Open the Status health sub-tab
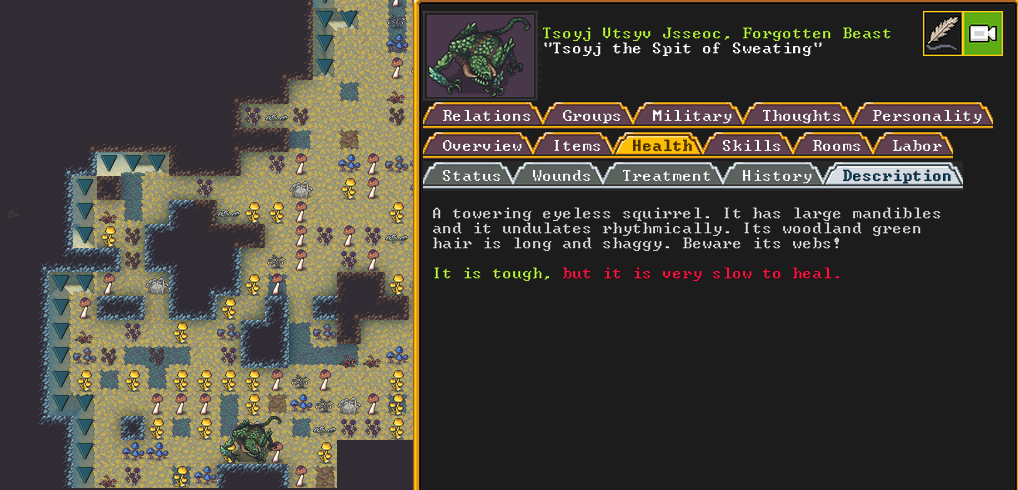 point(471,176)
